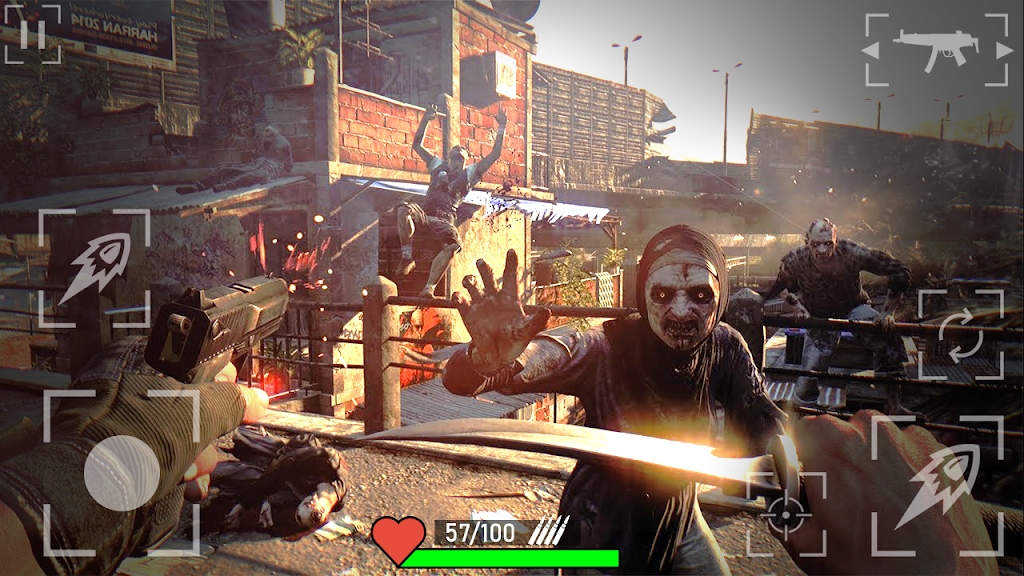Select the submachine gun weapon icon

coord(936,49)
